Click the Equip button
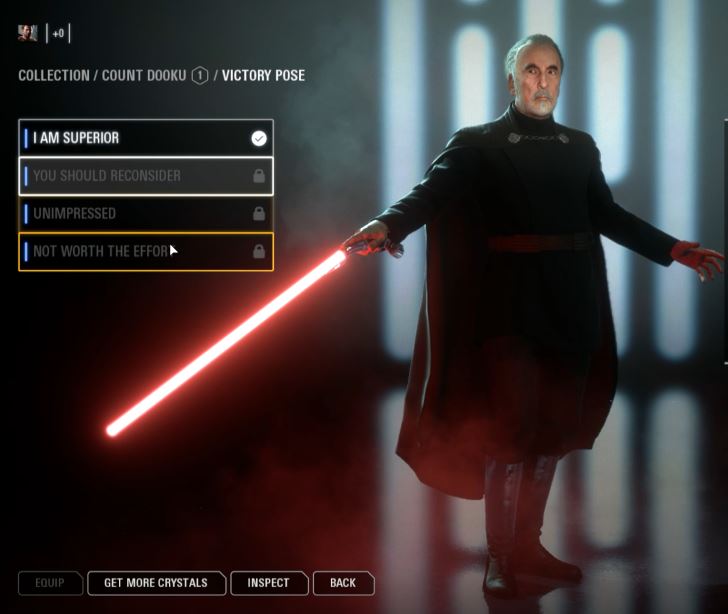 (x=49, y=583)
